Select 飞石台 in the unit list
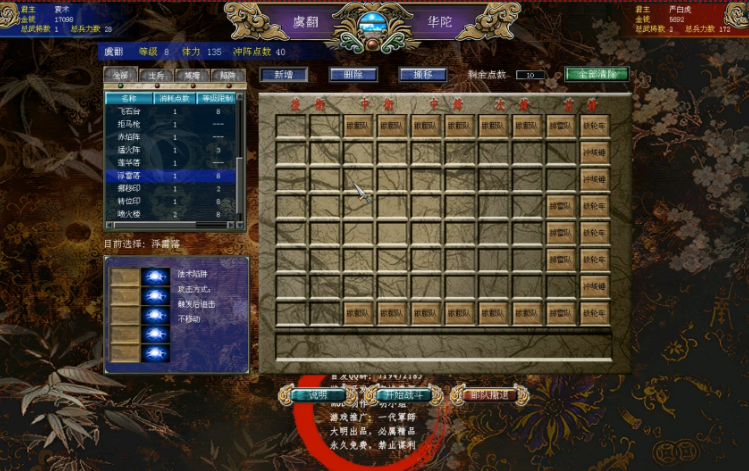This screenshot has width=749, height=471. (x=130, y=112)
